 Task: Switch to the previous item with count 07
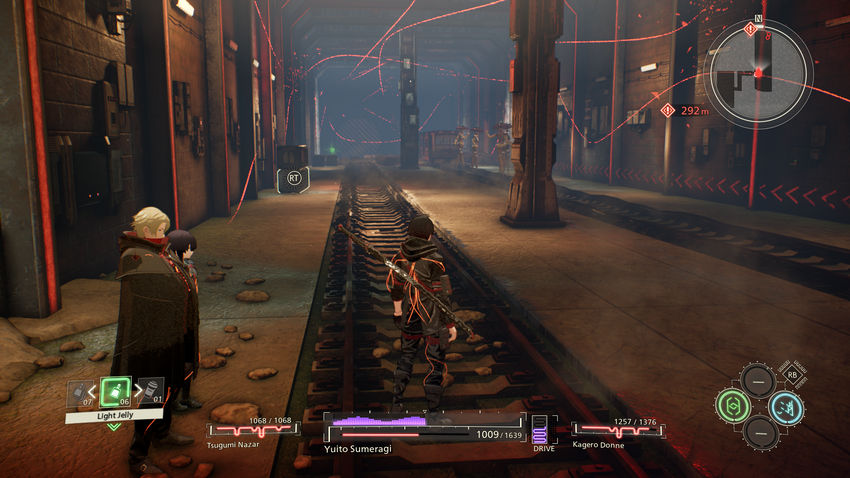79,393
